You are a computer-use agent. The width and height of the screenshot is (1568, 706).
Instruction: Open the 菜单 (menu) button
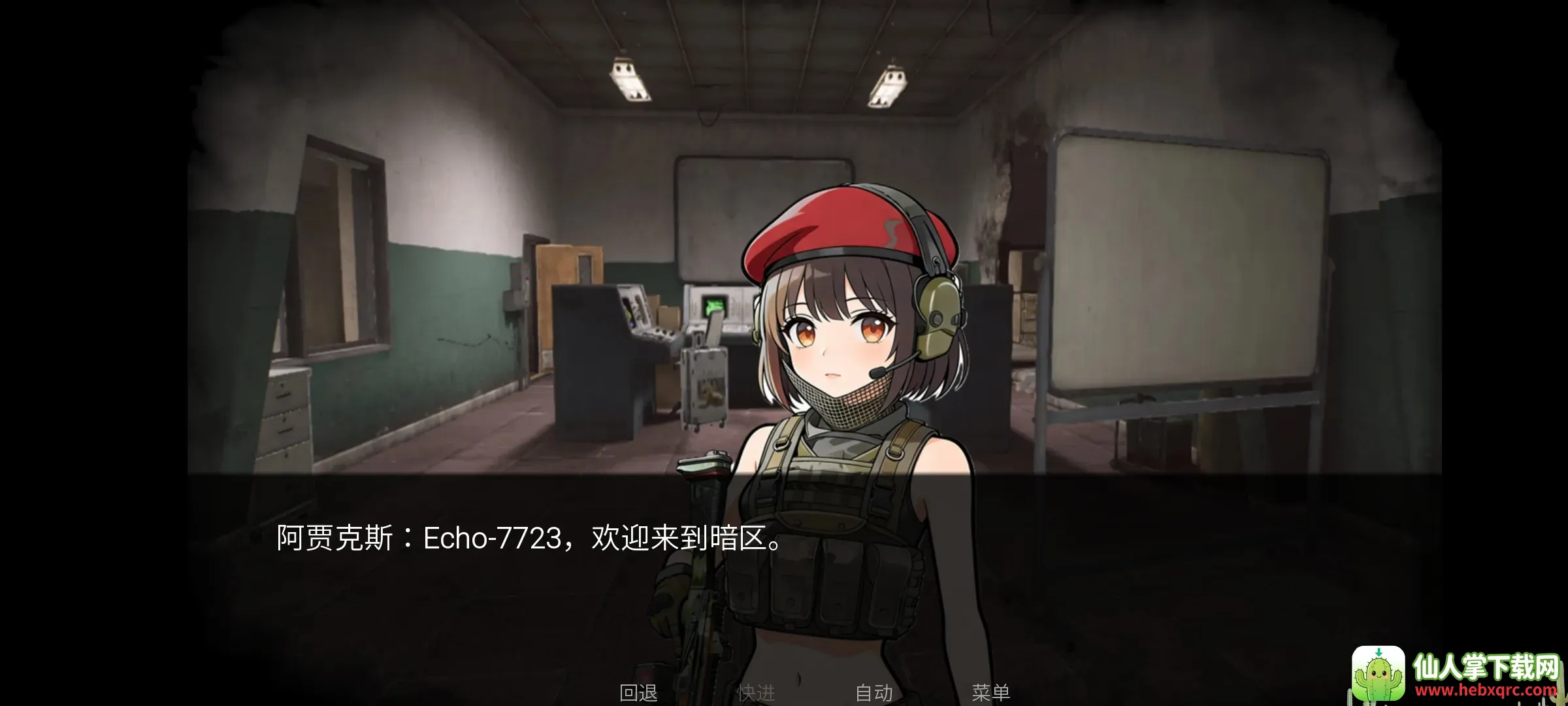990,692
